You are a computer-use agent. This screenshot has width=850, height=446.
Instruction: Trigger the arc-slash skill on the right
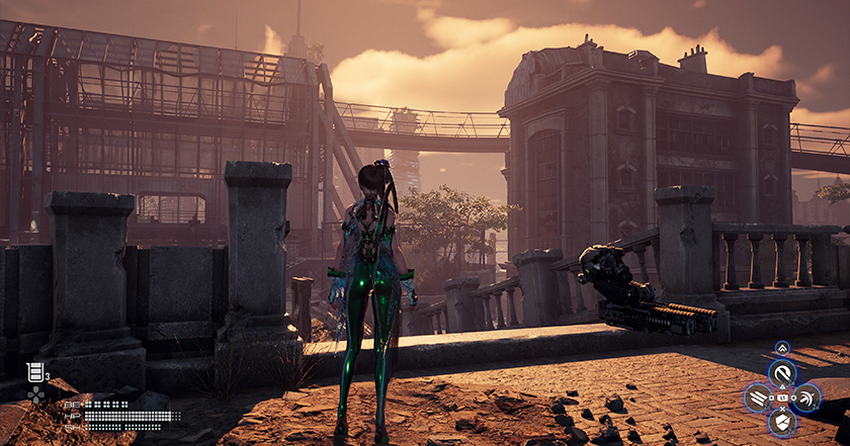point(806,398)
